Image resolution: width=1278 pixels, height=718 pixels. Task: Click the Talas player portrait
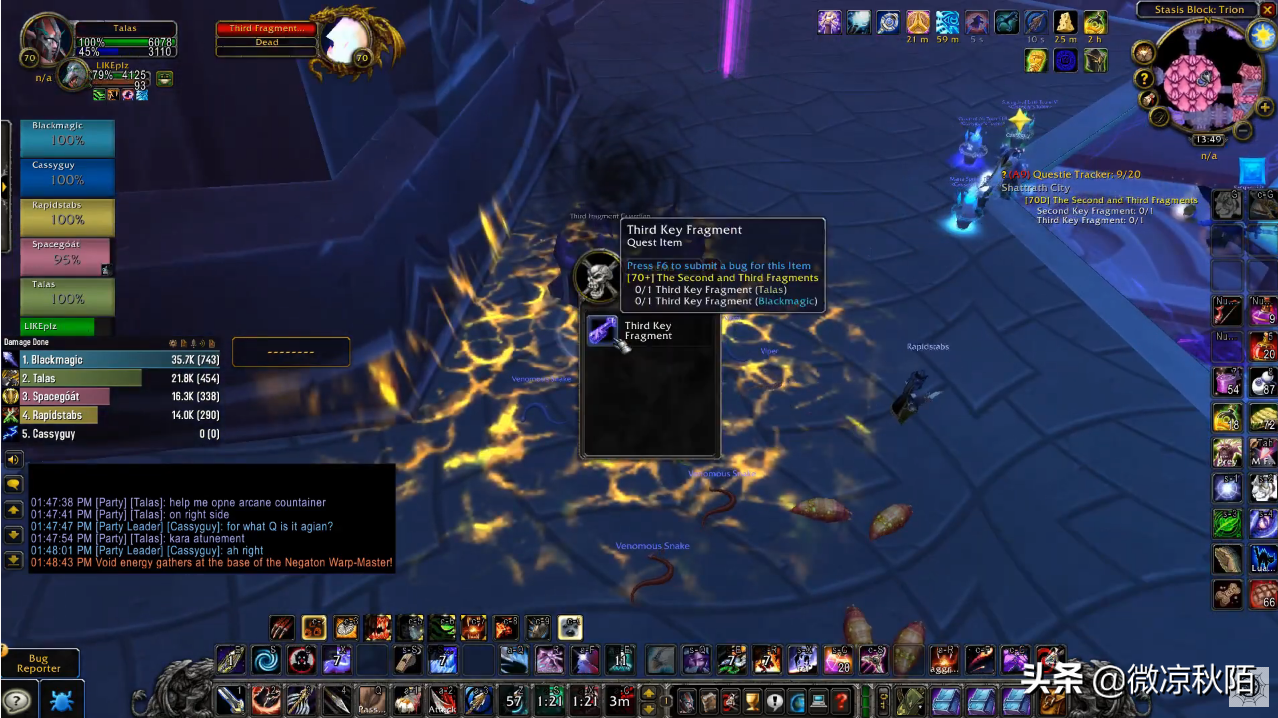click(47, 40)
